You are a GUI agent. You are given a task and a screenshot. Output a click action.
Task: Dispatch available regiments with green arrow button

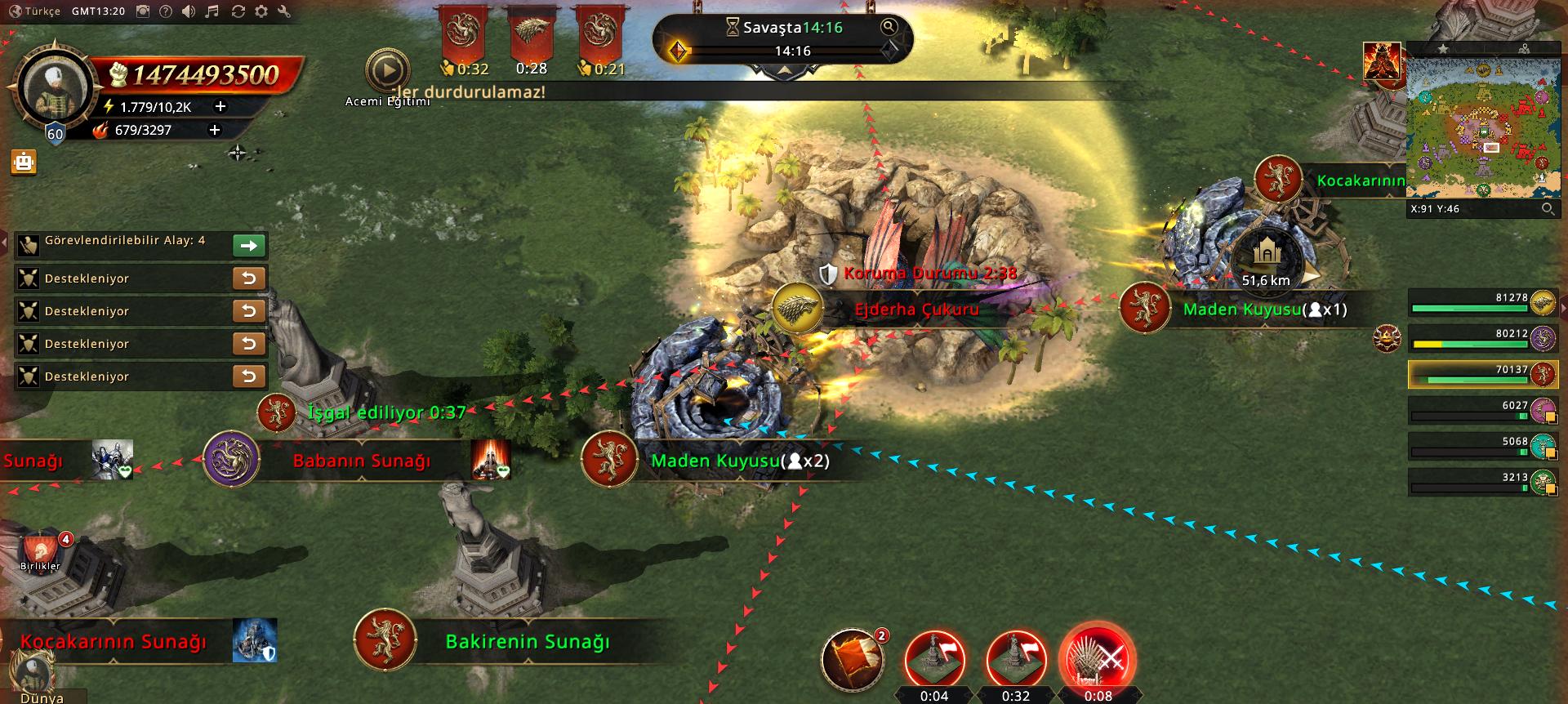(x=249, y=245)
